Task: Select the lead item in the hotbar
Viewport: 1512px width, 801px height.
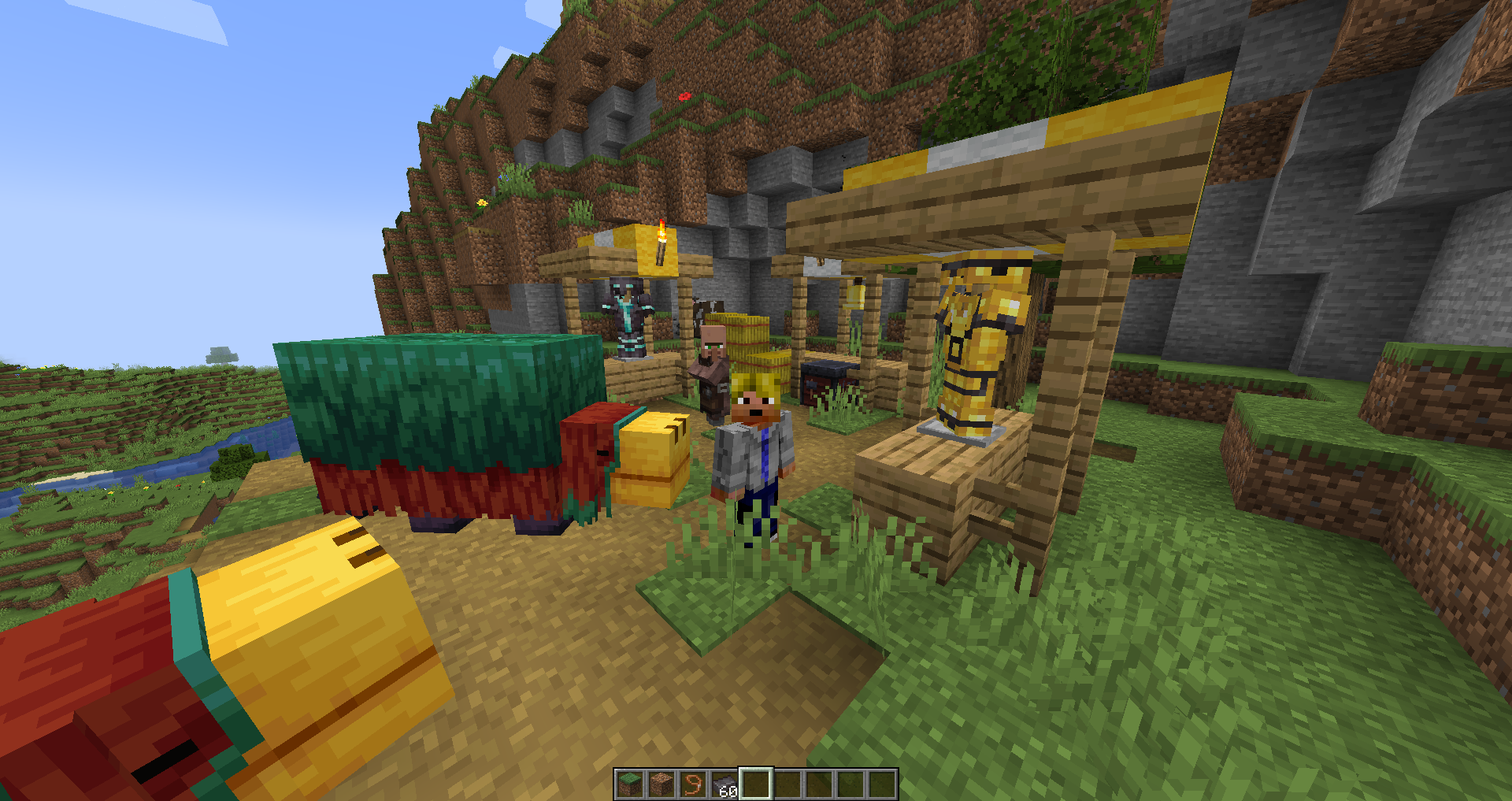Action: click(x=694, y=784)
